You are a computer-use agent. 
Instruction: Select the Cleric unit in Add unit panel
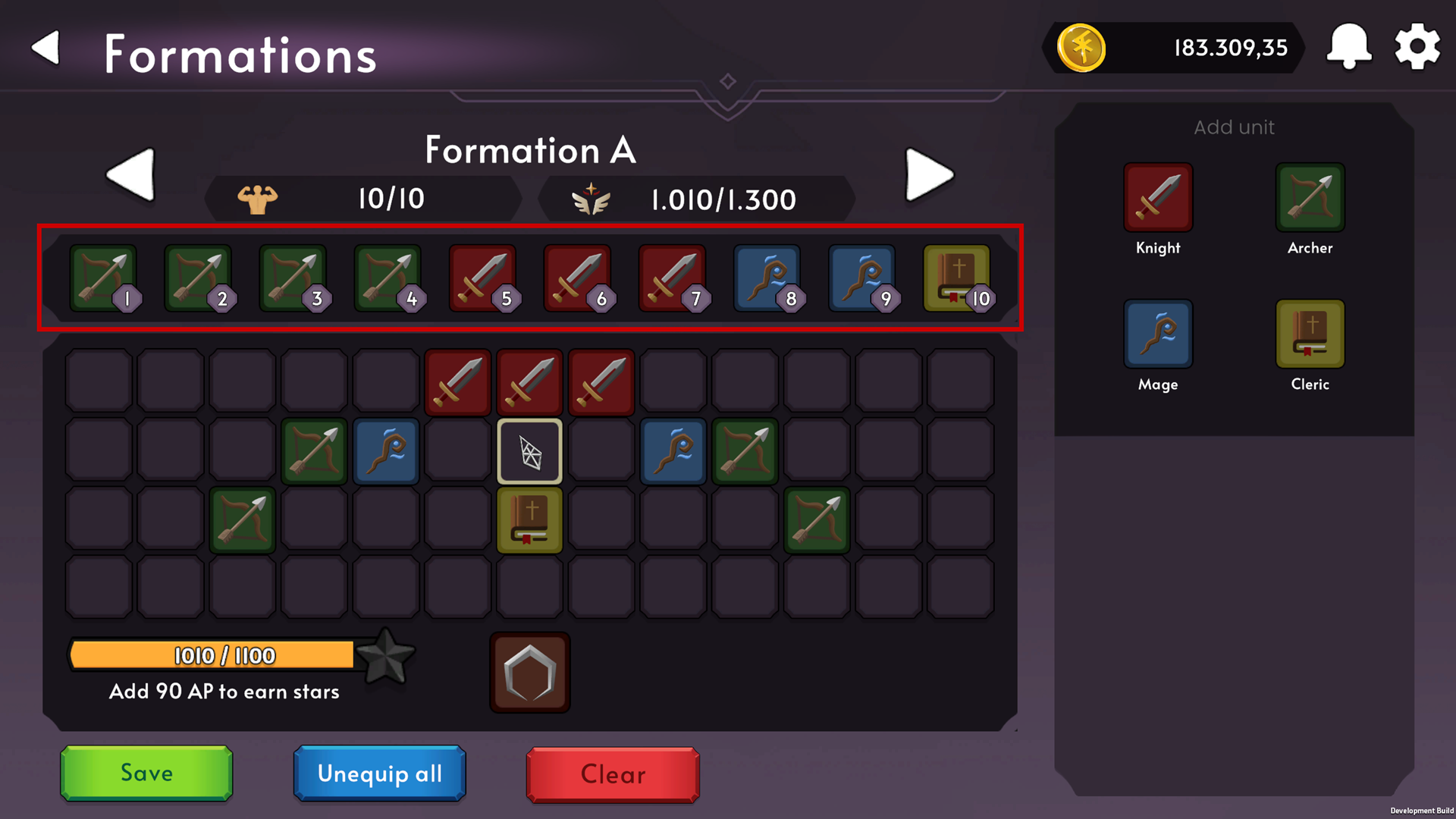click(x=1310, y=332)
